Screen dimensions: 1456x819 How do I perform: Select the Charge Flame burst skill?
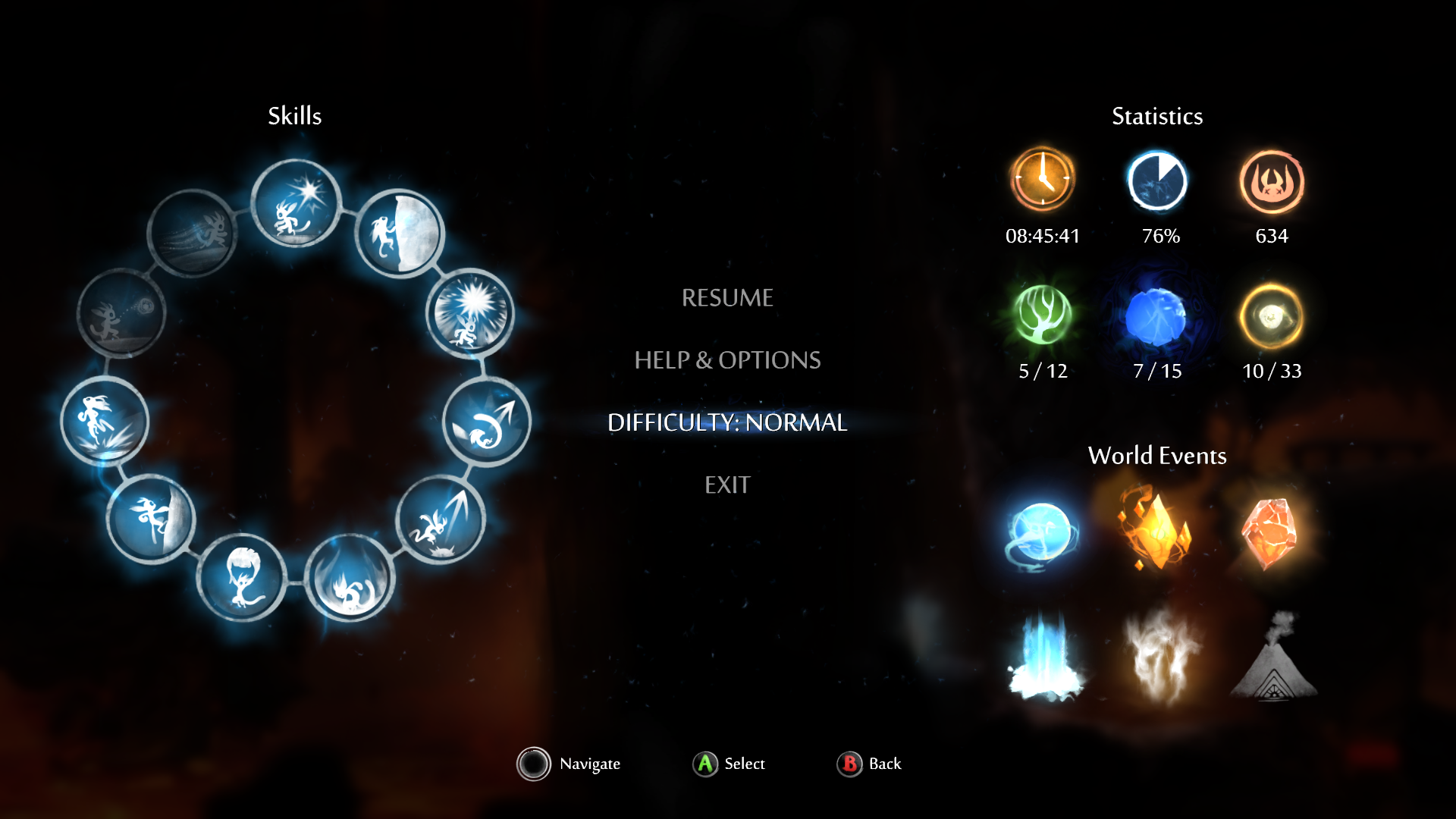(x=470, y=313)
